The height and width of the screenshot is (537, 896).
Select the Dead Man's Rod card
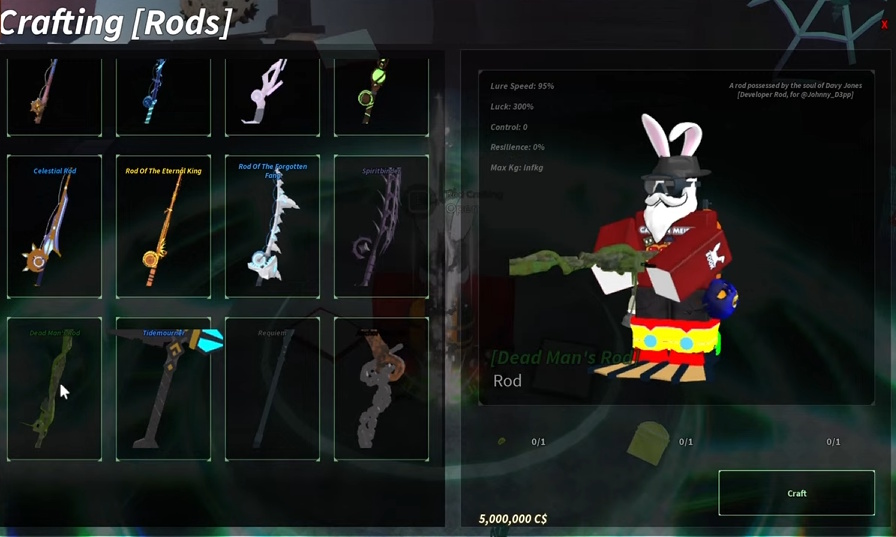pyautogui.click(x=54, y=389)
